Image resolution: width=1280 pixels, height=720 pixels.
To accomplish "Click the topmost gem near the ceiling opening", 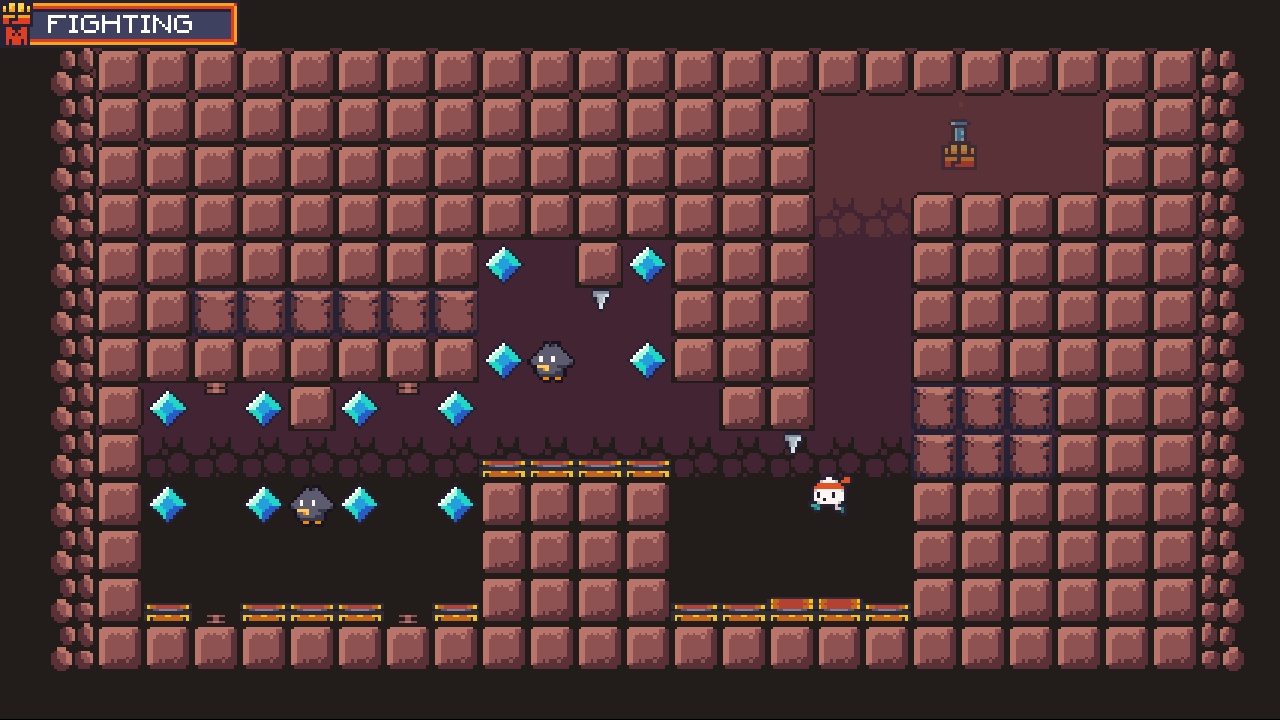I will (x=503, y=264).
